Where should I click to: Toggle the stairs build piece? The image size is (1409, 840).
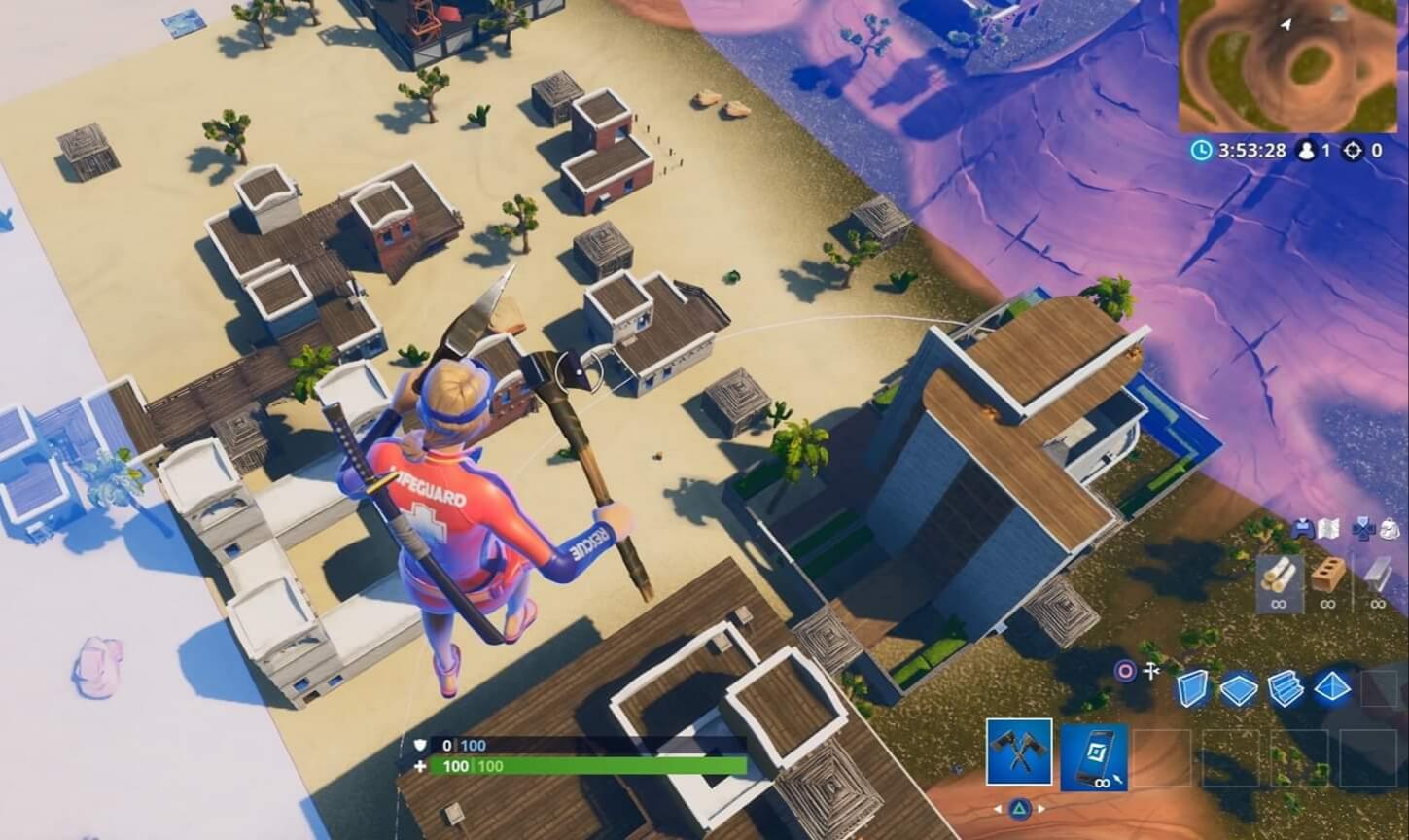(1287, 687)
